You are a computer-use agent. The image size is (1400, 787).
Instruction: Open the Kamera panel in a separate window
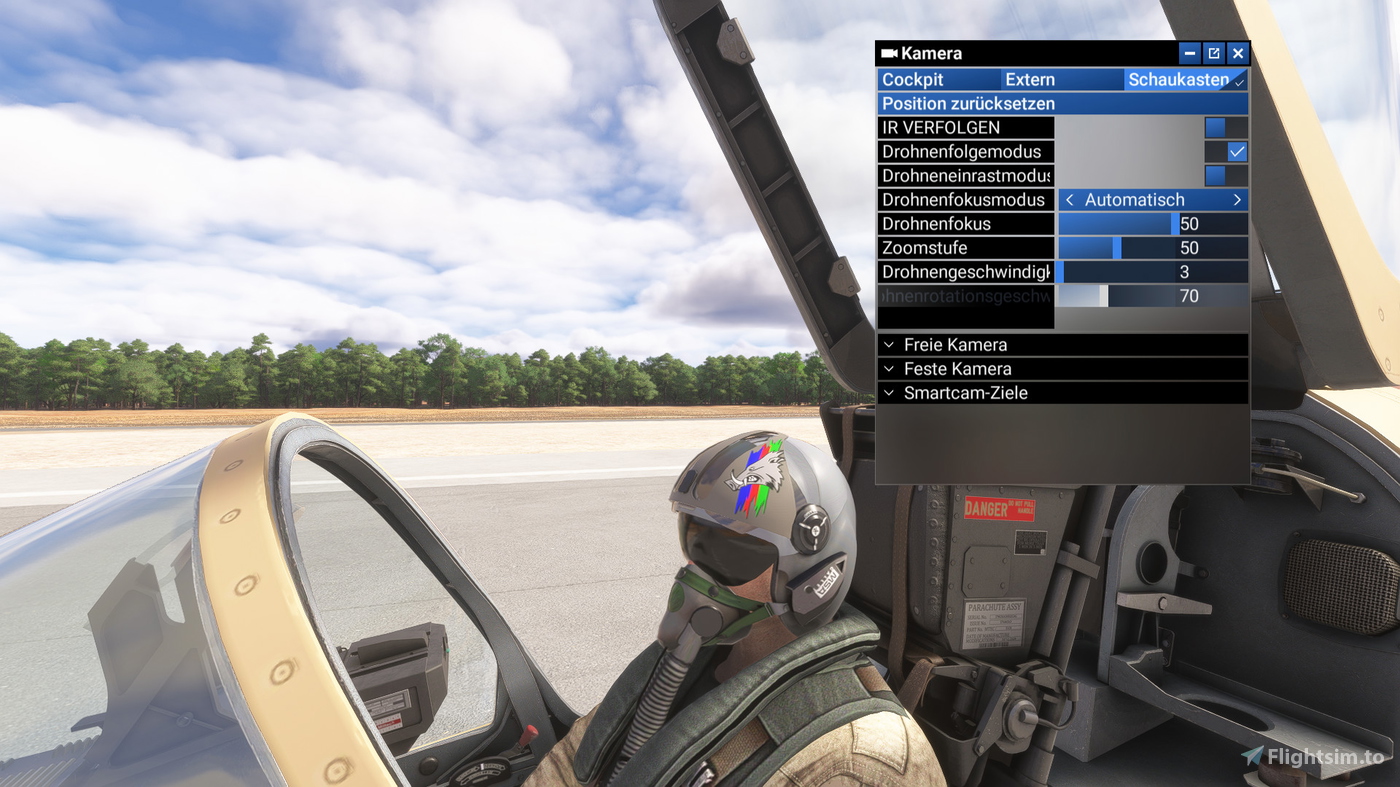[x=1213, y=53]
